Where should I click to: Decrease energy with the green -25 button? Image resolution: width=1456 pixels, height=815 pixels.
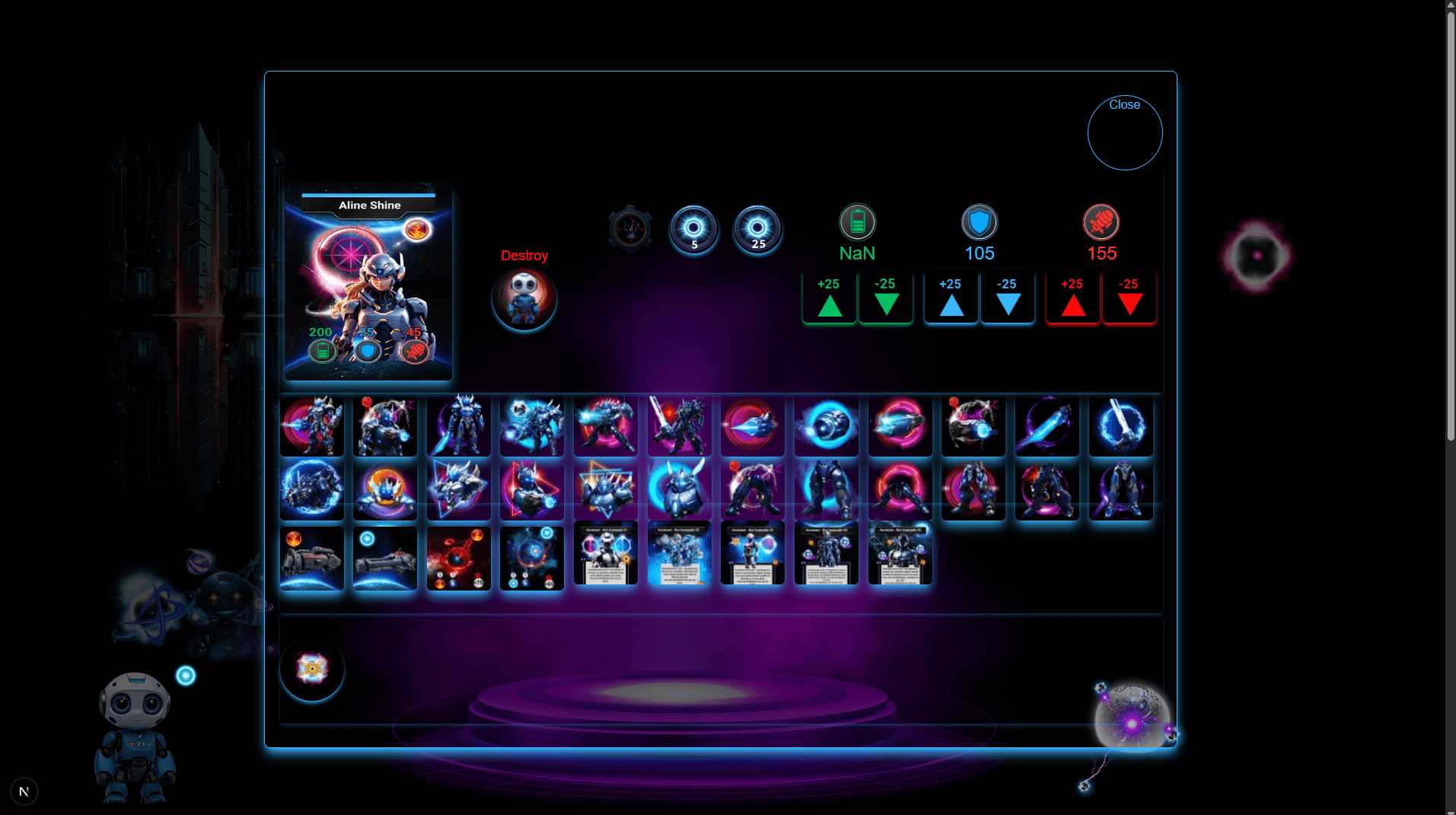point(885,298)
